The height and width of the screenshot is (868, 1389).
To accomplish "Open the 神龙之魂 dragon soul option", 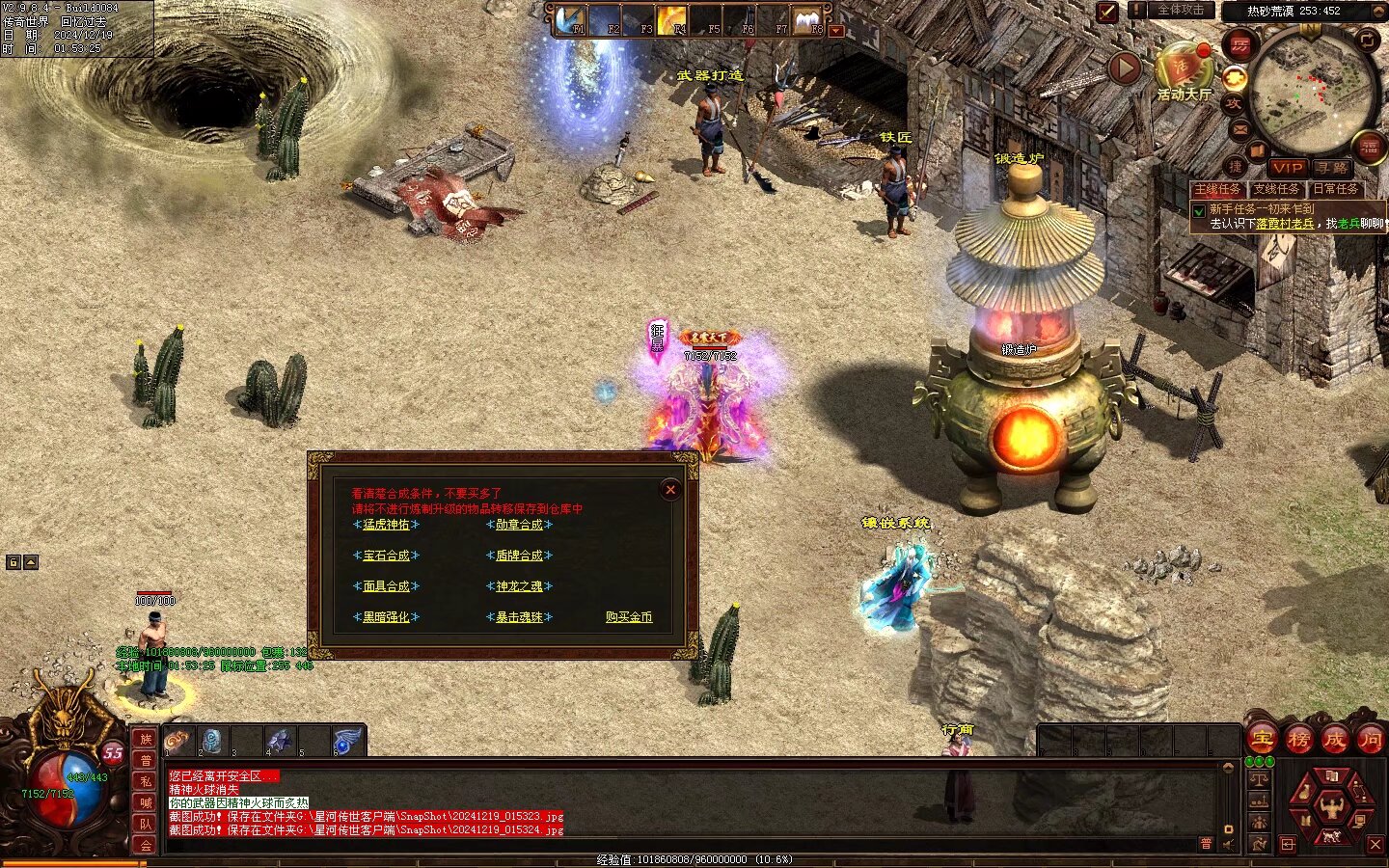I will pos(519,586).
